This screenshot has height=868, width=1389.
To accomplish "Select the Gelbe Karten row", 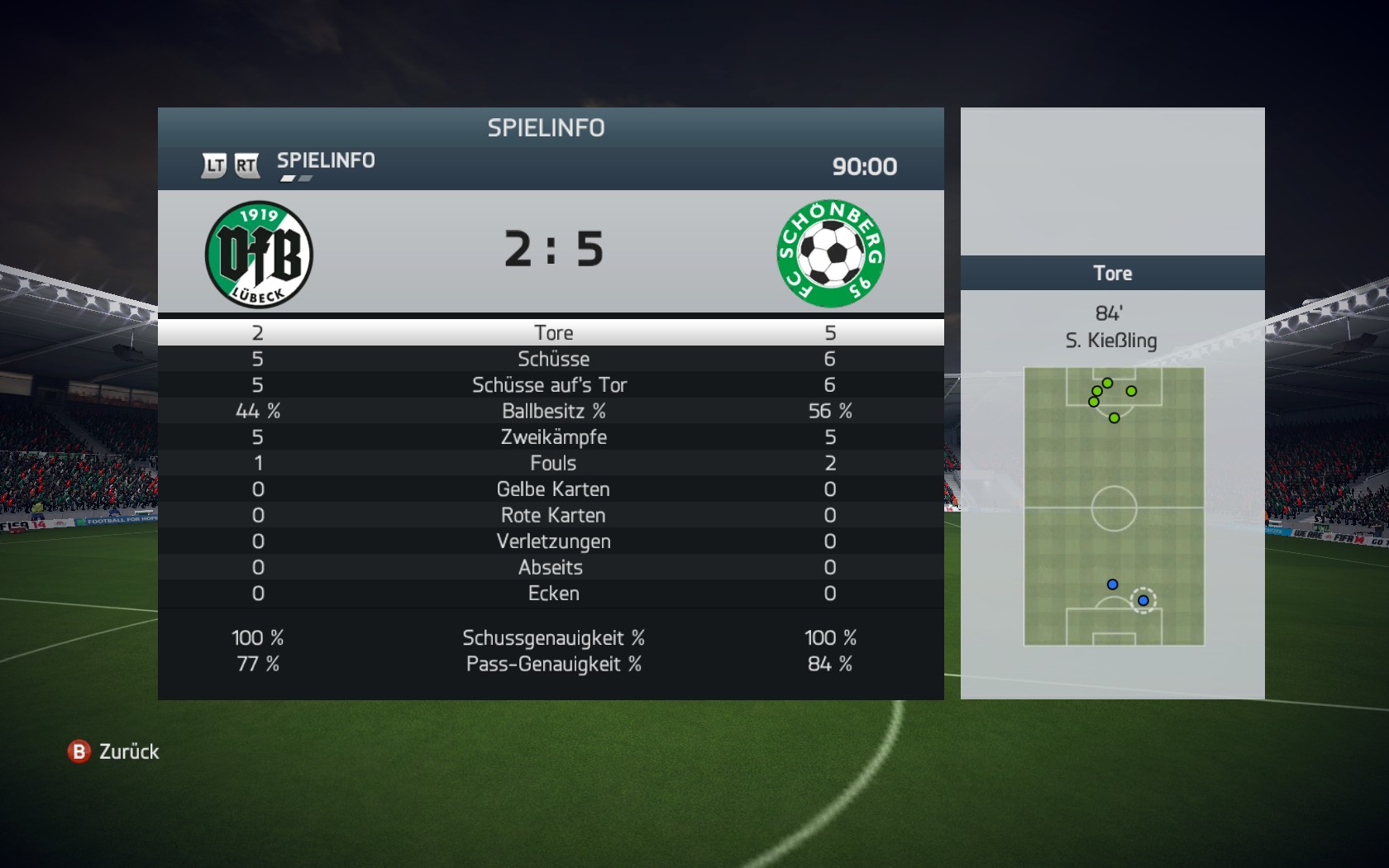I will pyautogui.click(x=552, y=489).
